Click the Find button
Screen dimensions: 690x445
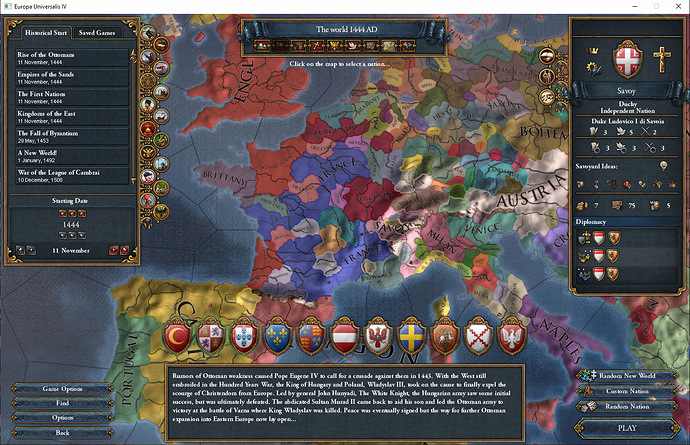[x=64, y=403]
